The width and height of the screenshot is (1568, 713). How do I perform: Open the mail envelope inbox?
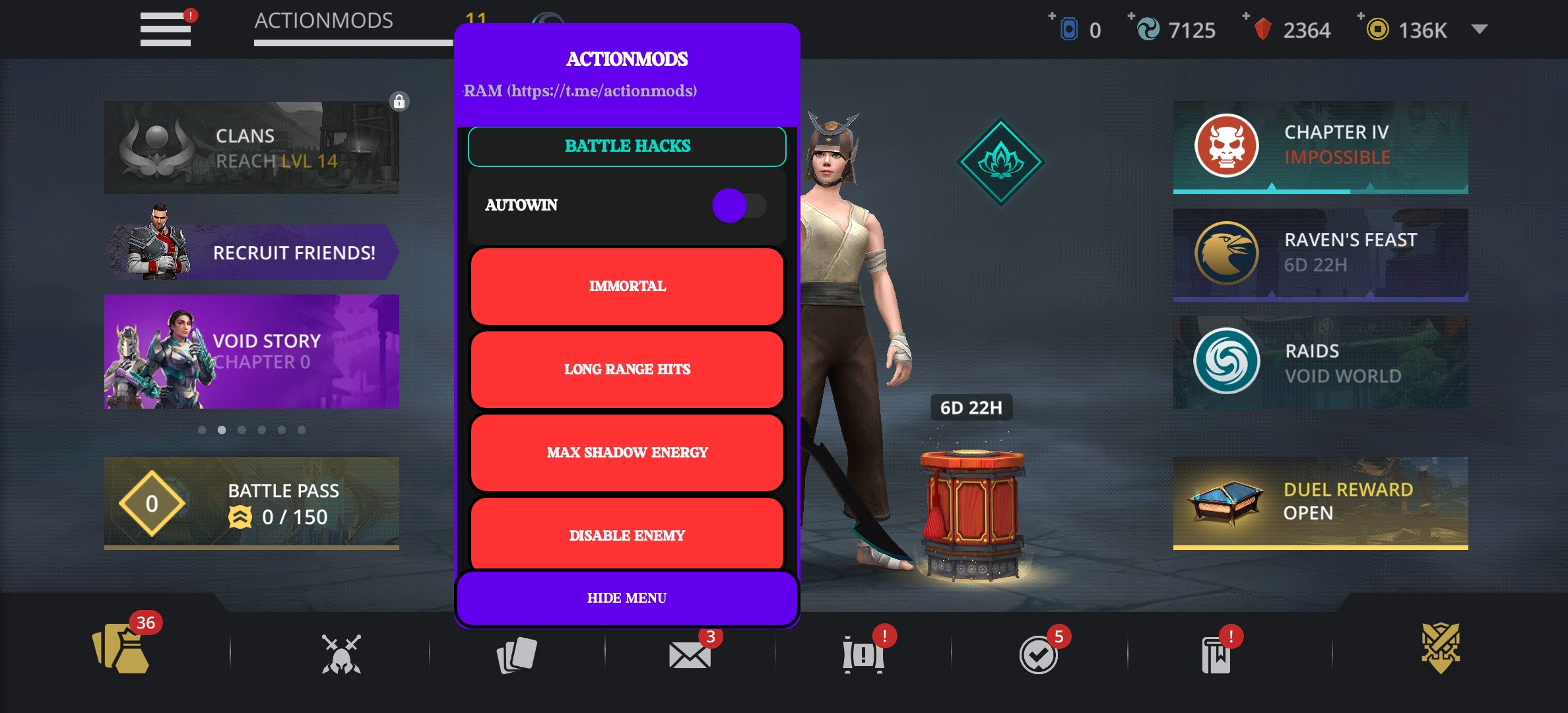point(690,655)
